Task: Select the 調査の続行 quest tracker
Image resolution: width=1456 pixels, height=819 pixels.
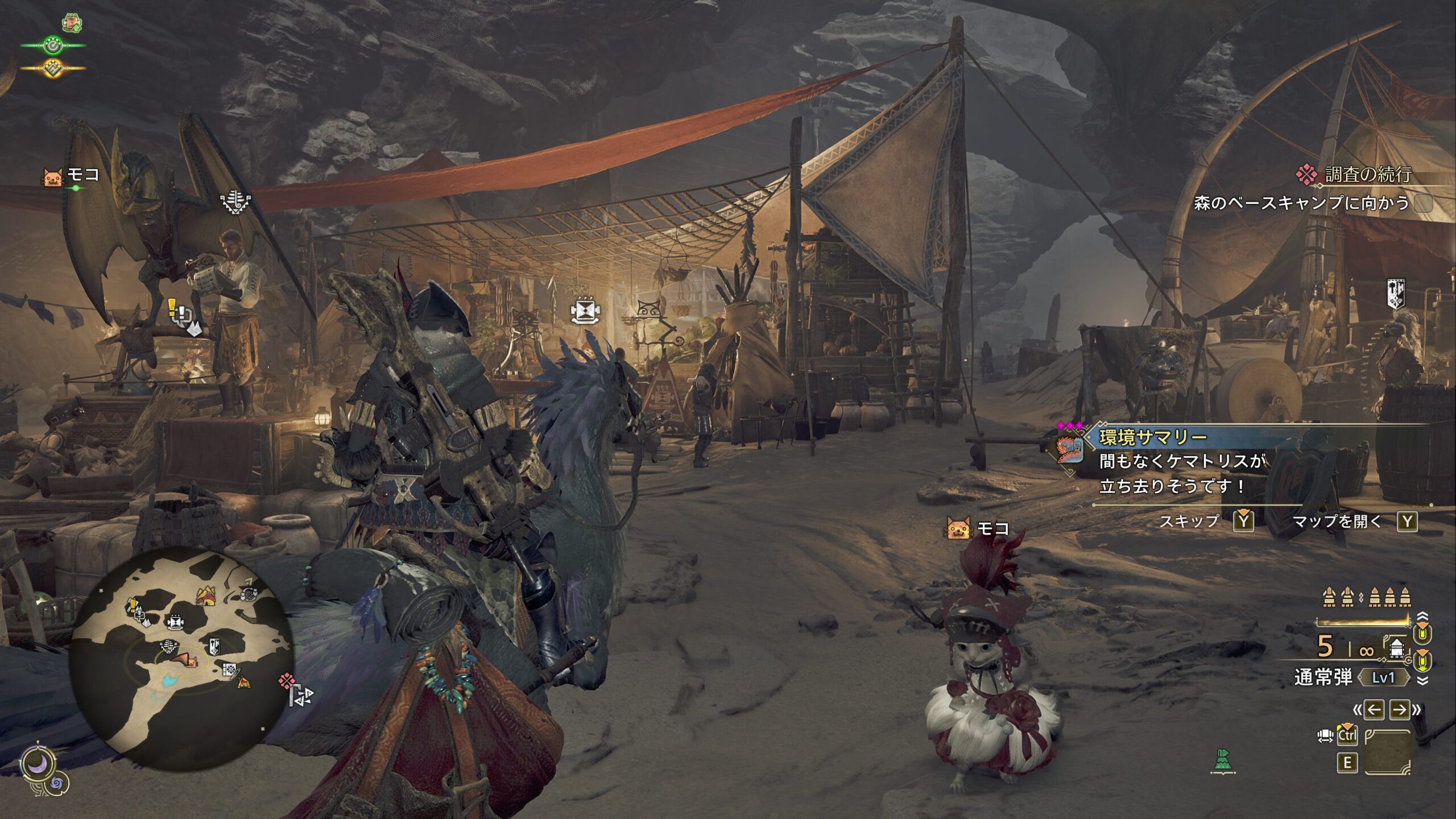Action: pos(1367,175)
